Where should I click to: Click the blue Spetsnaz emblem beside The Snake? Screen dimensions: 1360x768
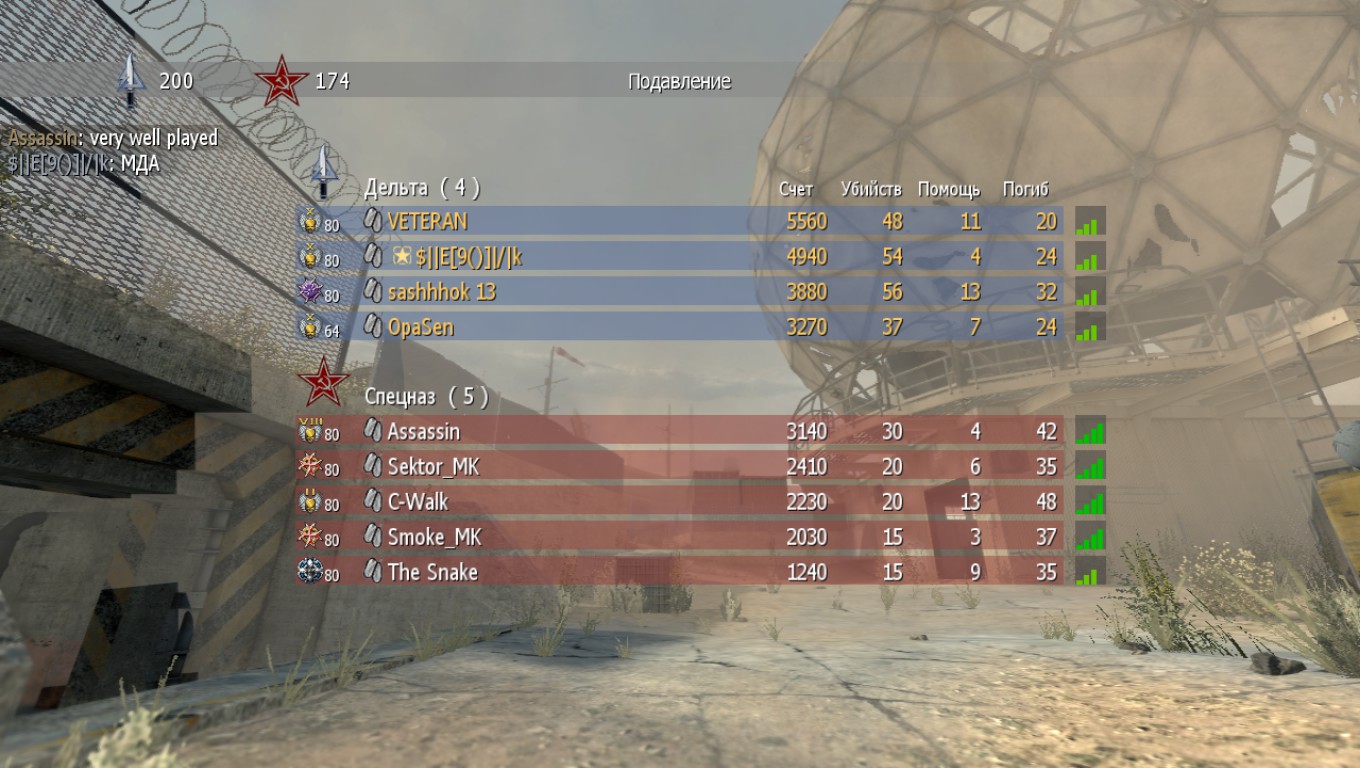coord(309,573)
